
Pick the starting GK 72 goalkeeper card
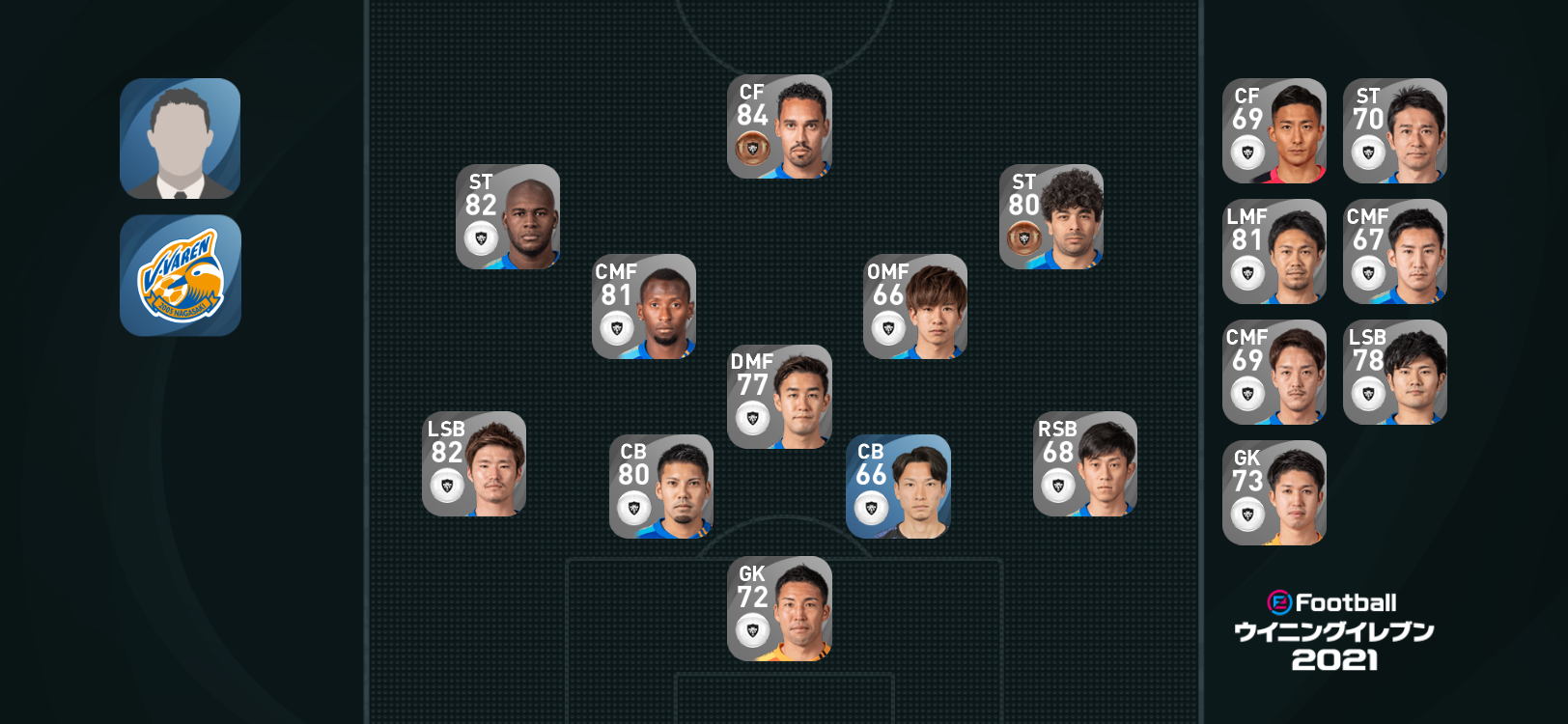779,608
